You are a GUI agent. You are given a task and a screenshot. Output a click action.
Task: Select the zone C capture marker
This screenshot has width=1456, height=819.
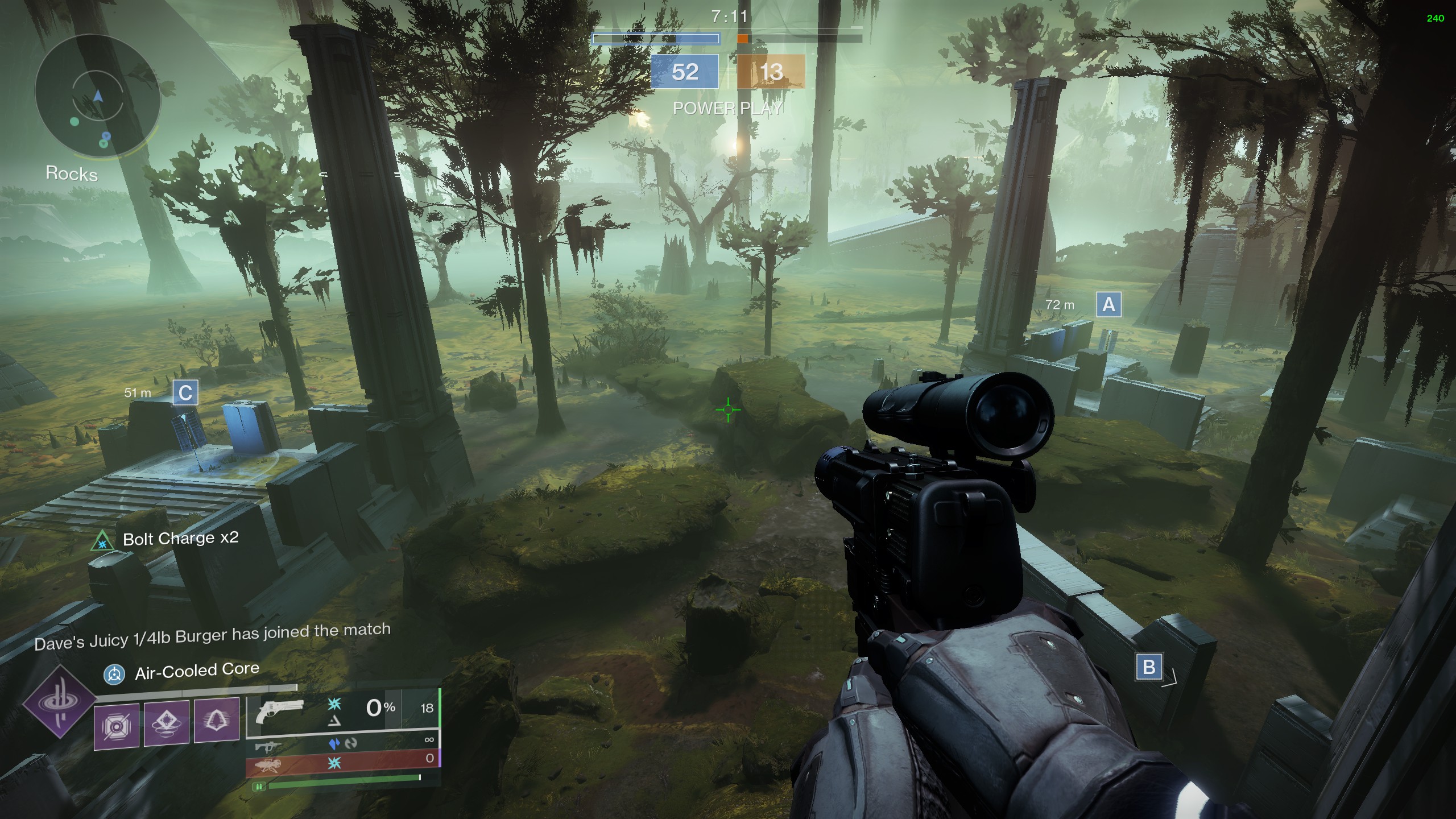pyautogui.click(x=185, y=393)
